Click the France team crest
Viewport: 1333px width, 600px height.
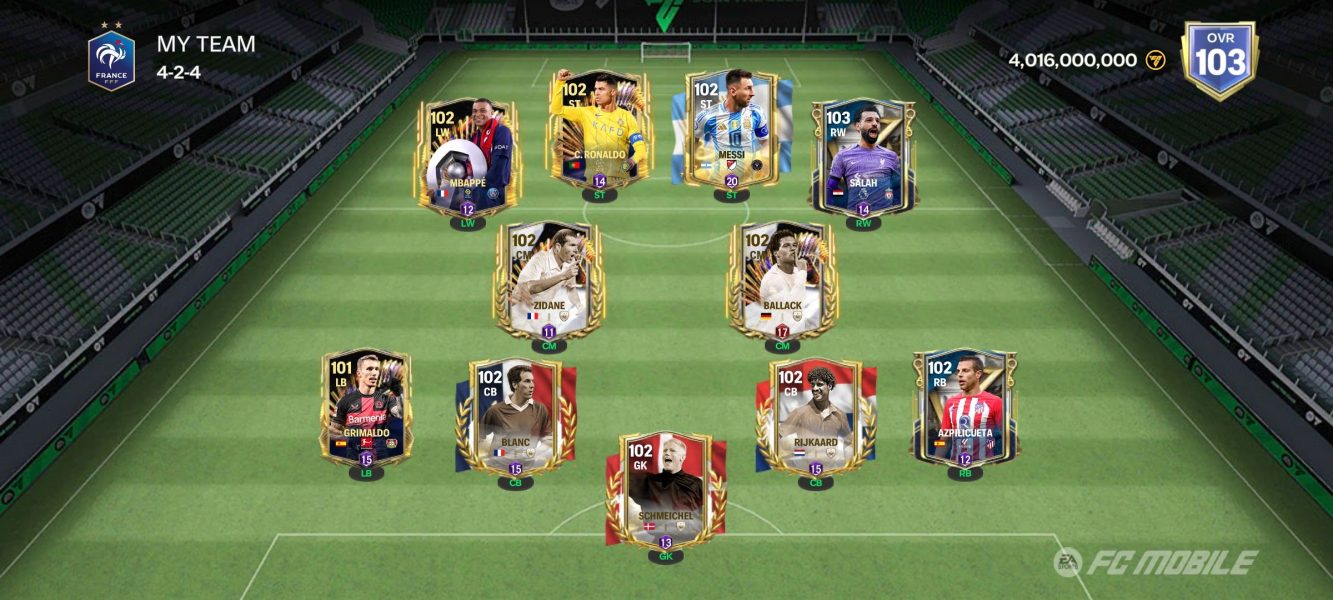[111, 60]
